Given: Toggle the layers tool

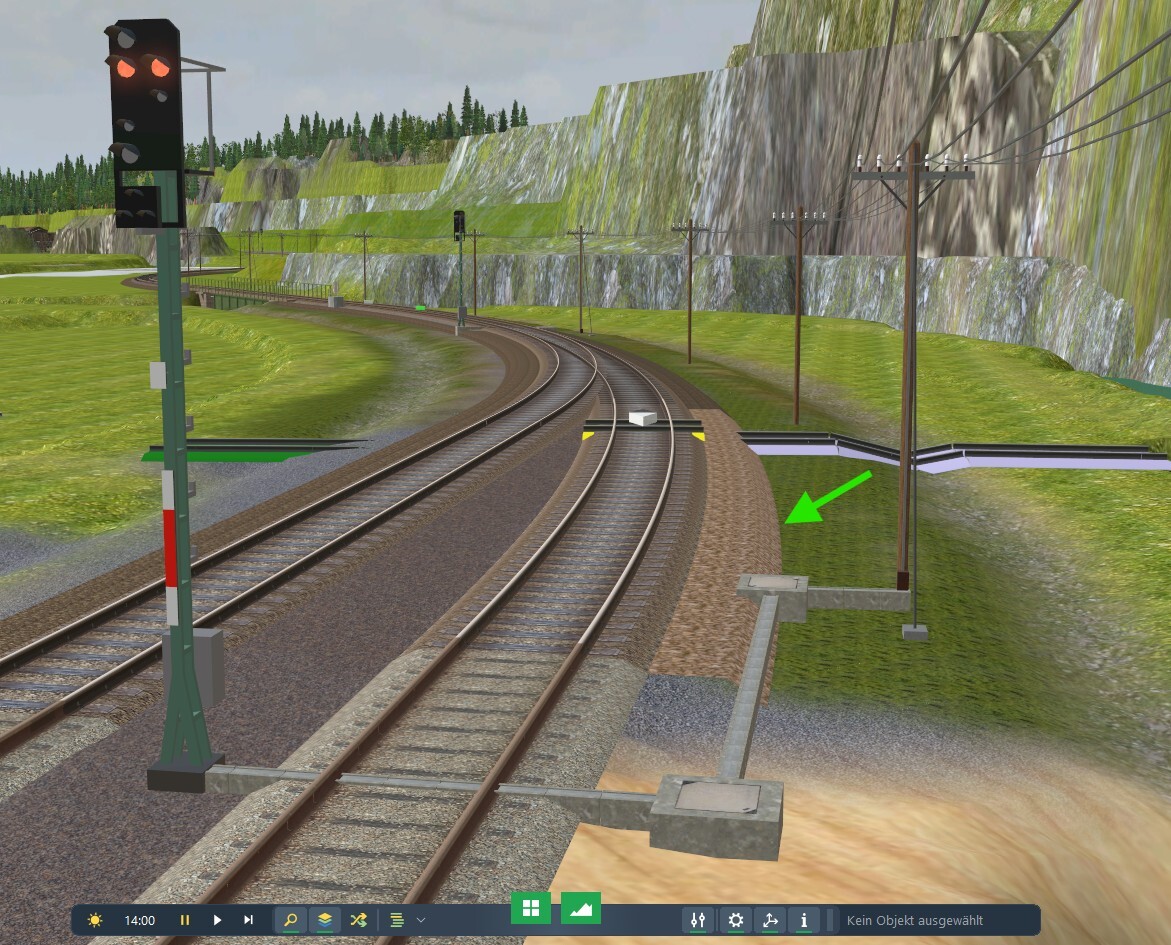Looking at the screenshot, I should (x=325, y=920).
